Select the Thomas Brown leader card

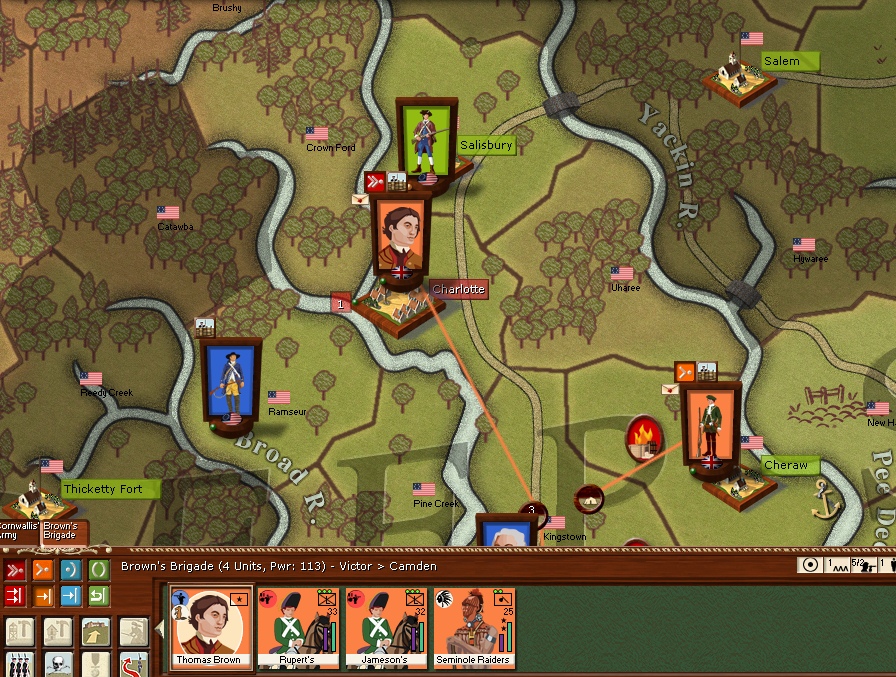212,626
